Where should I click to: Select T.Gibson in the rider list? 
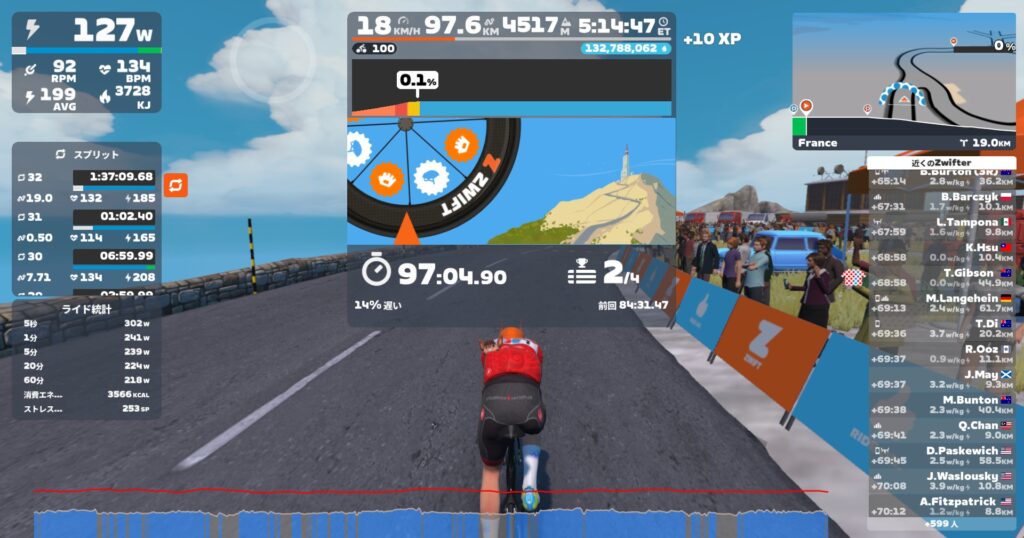point(942,278)
